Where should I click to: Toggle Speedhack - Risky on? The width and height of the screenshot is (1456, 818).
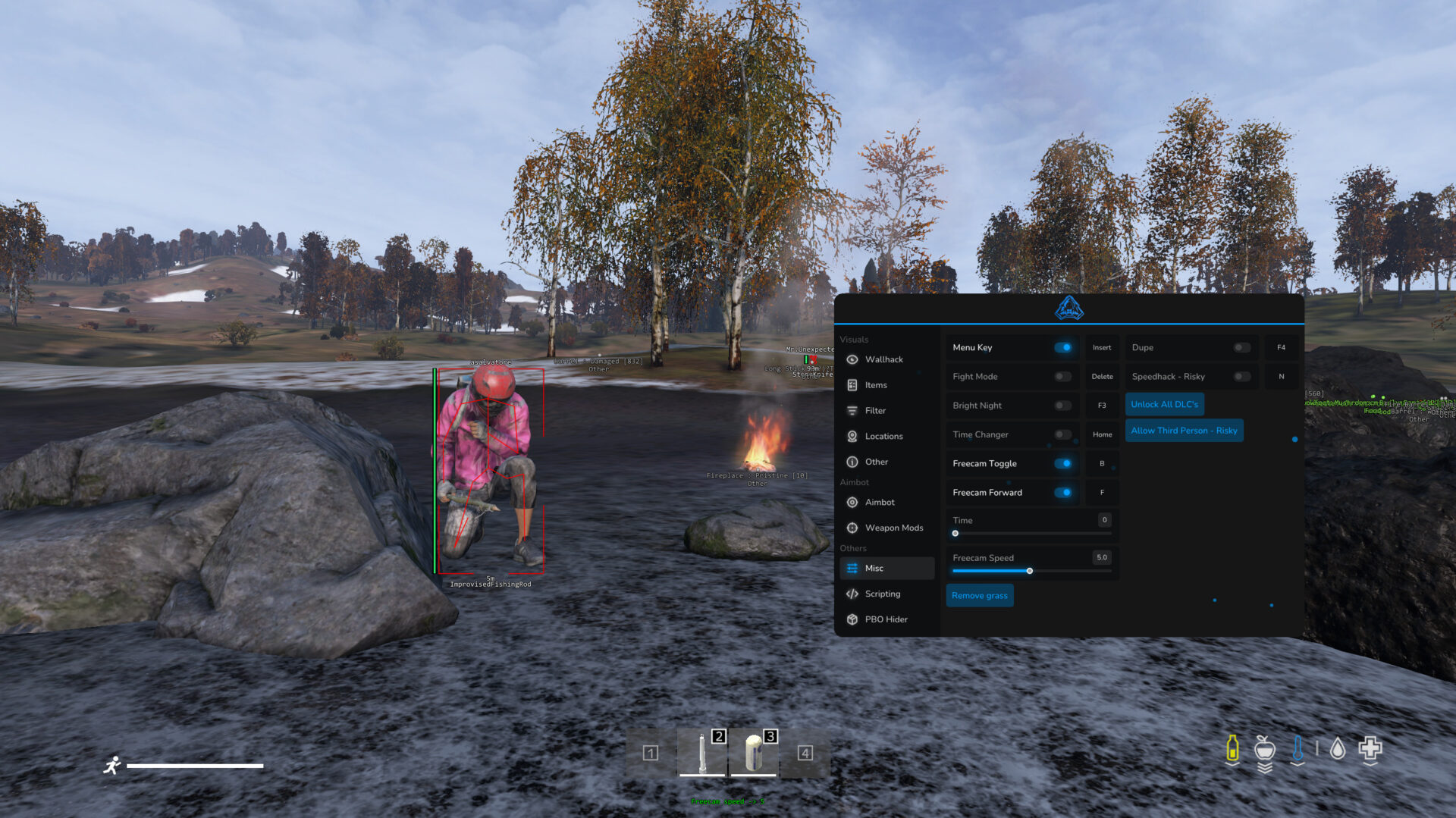(x=1241, y=375)
